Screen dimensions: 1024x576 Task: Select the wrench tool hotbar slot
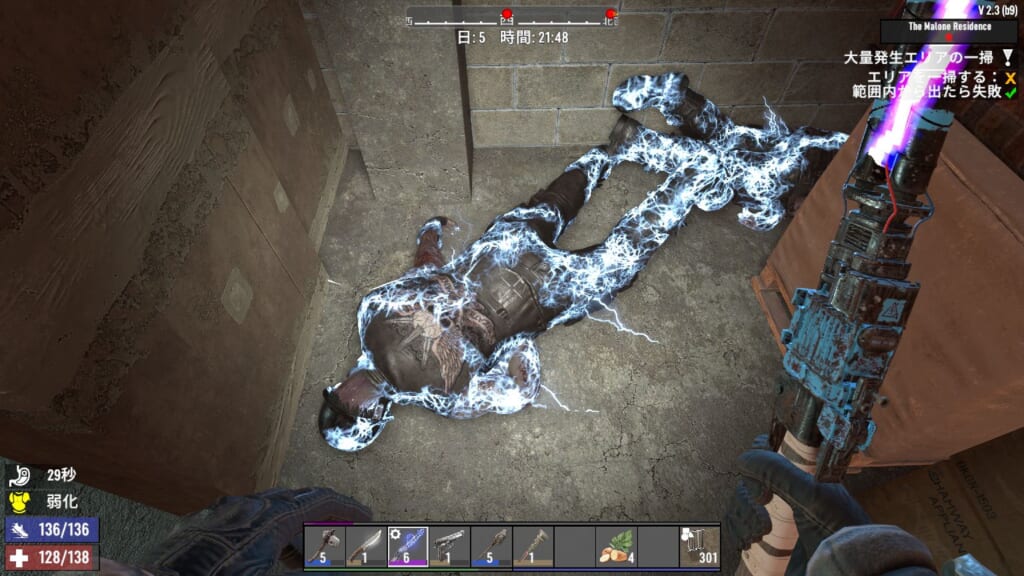532,546
